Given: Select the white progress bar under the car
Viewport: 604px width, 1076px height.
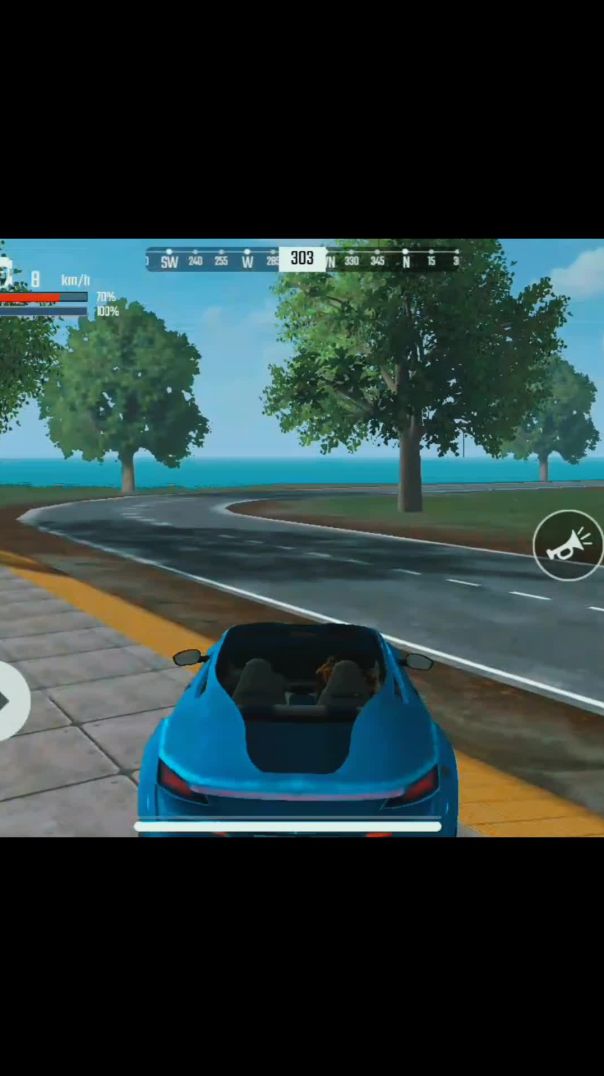Looking at the screenshot, I should tap(288, 827).
